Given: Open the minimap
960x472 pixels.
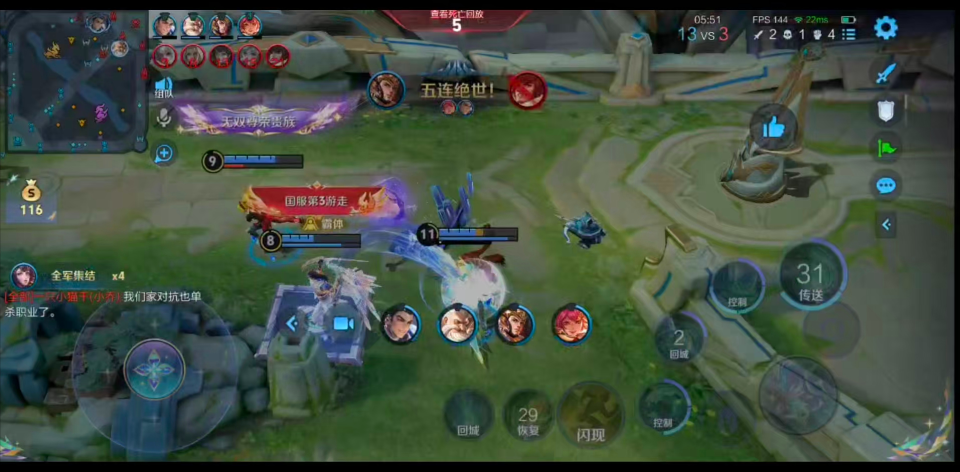Looking at the screenshot, I should pos(75,78).
